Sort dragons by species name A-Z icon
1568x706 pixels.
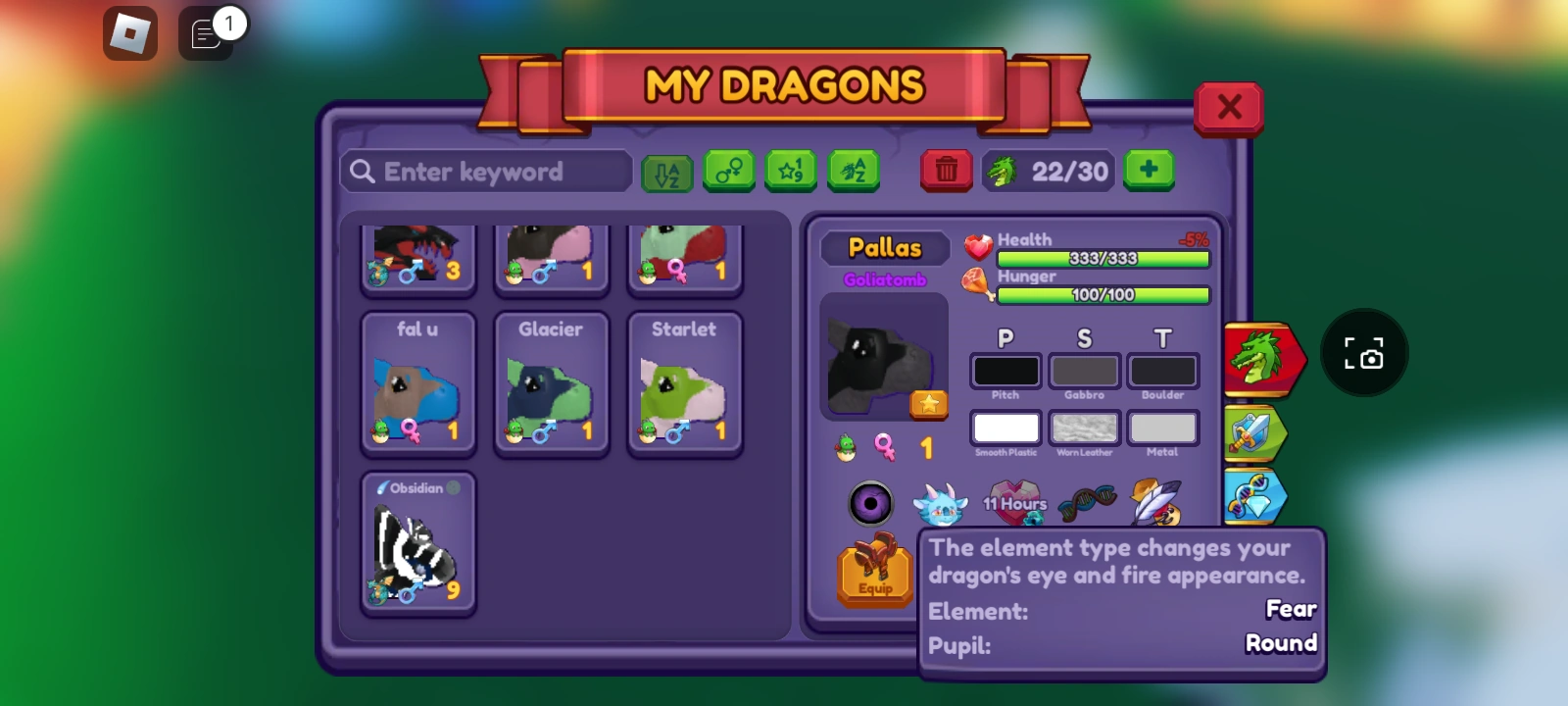851,171
